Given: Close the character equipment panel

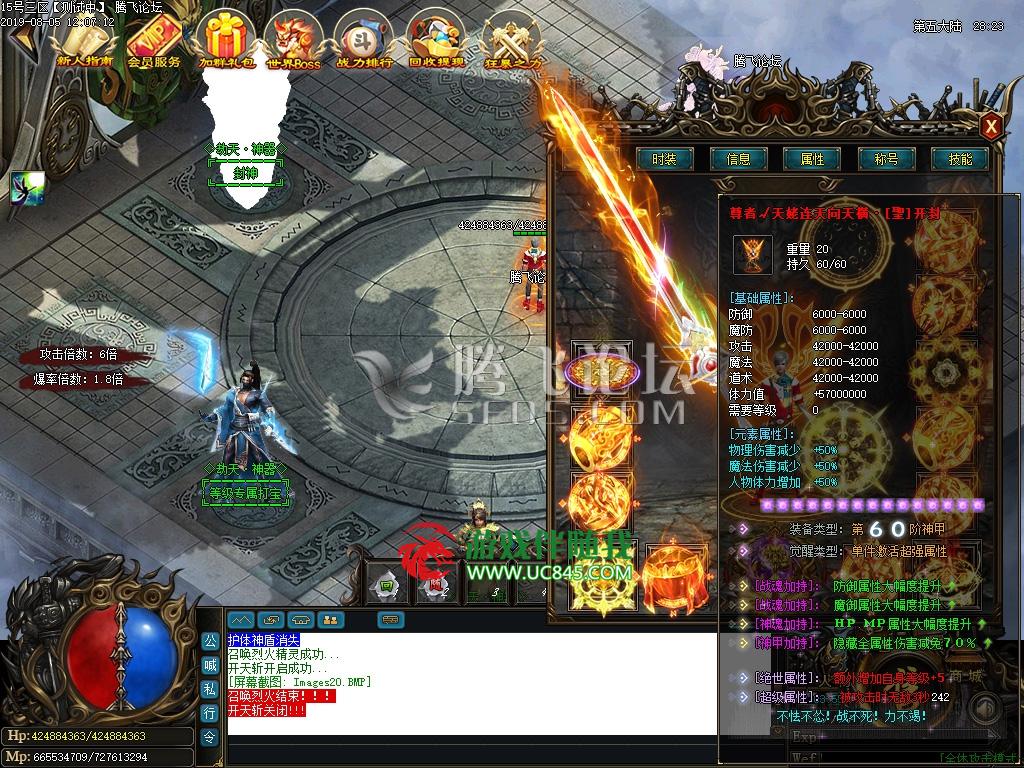Looking at the screenshot, I should pos(990,126).
